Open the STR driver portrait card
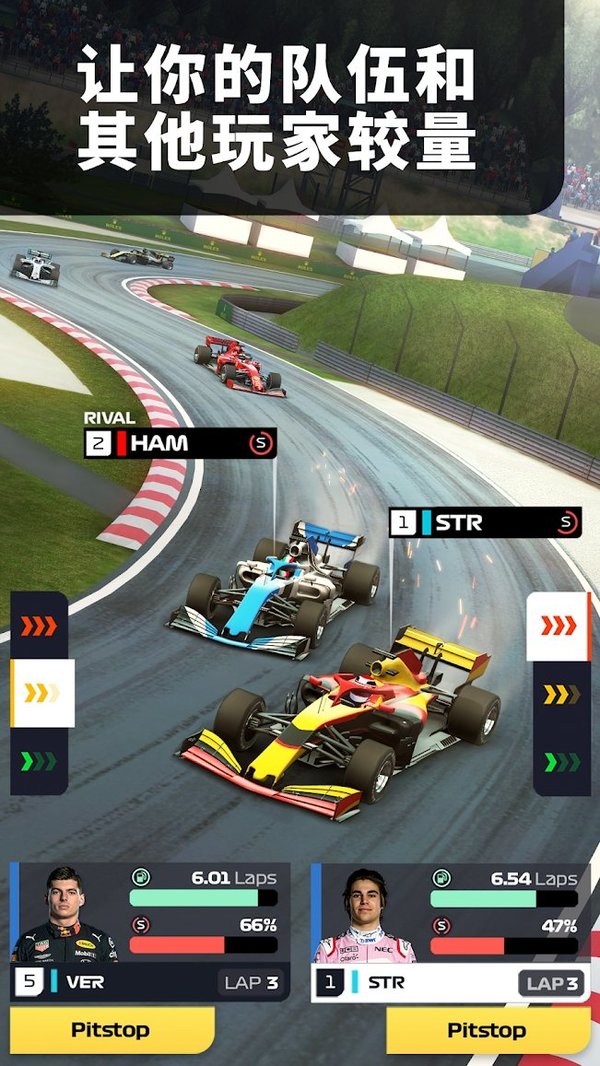The width and height of the screenshot is (600, 1066). [364, 915]
